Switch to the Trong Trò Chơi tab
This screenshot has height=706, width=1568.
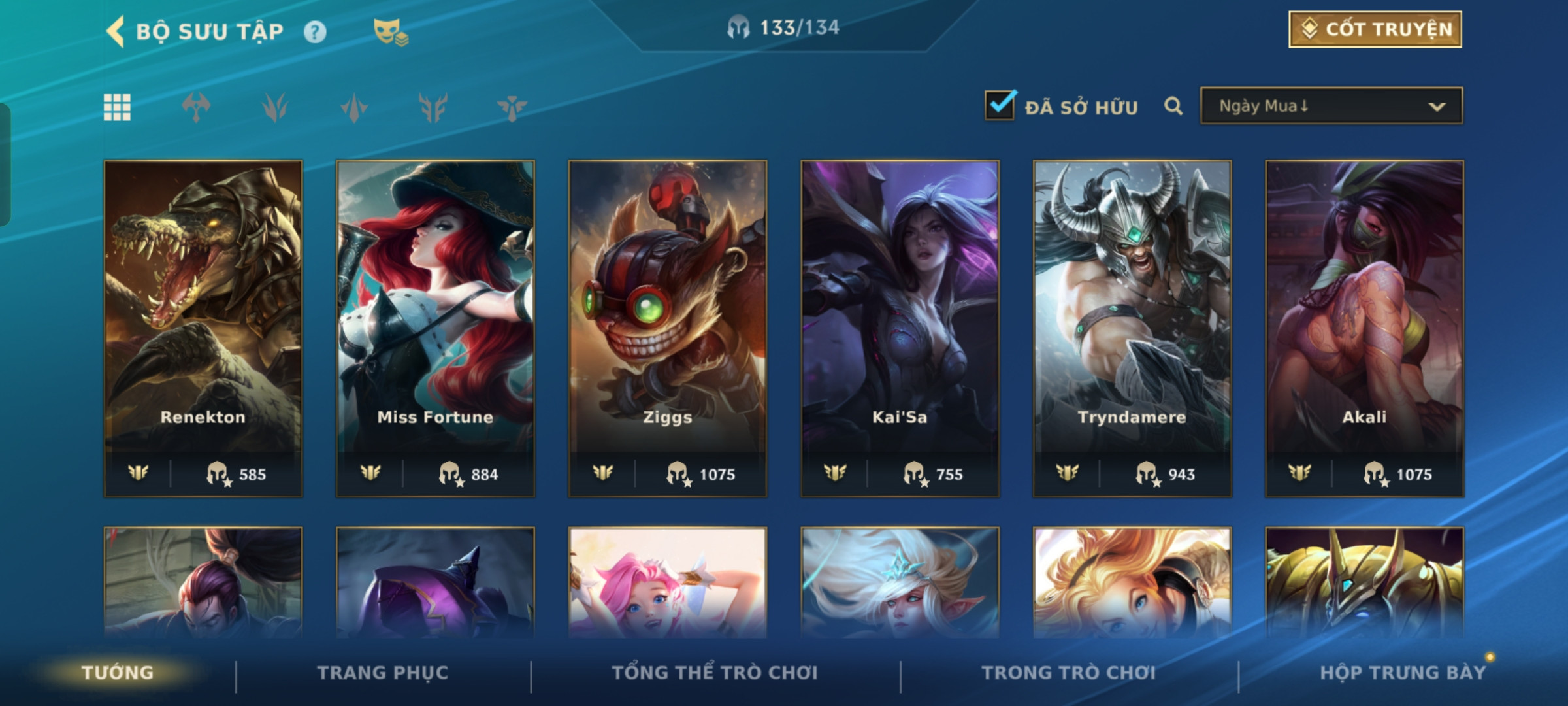pos(1069,673)
